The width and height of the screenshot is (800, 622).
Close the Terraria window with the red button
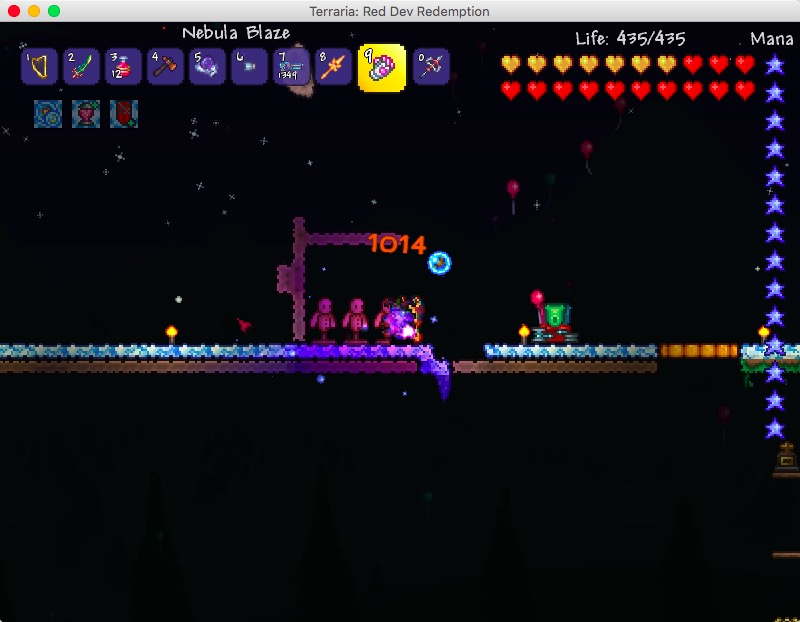(14, 11)
